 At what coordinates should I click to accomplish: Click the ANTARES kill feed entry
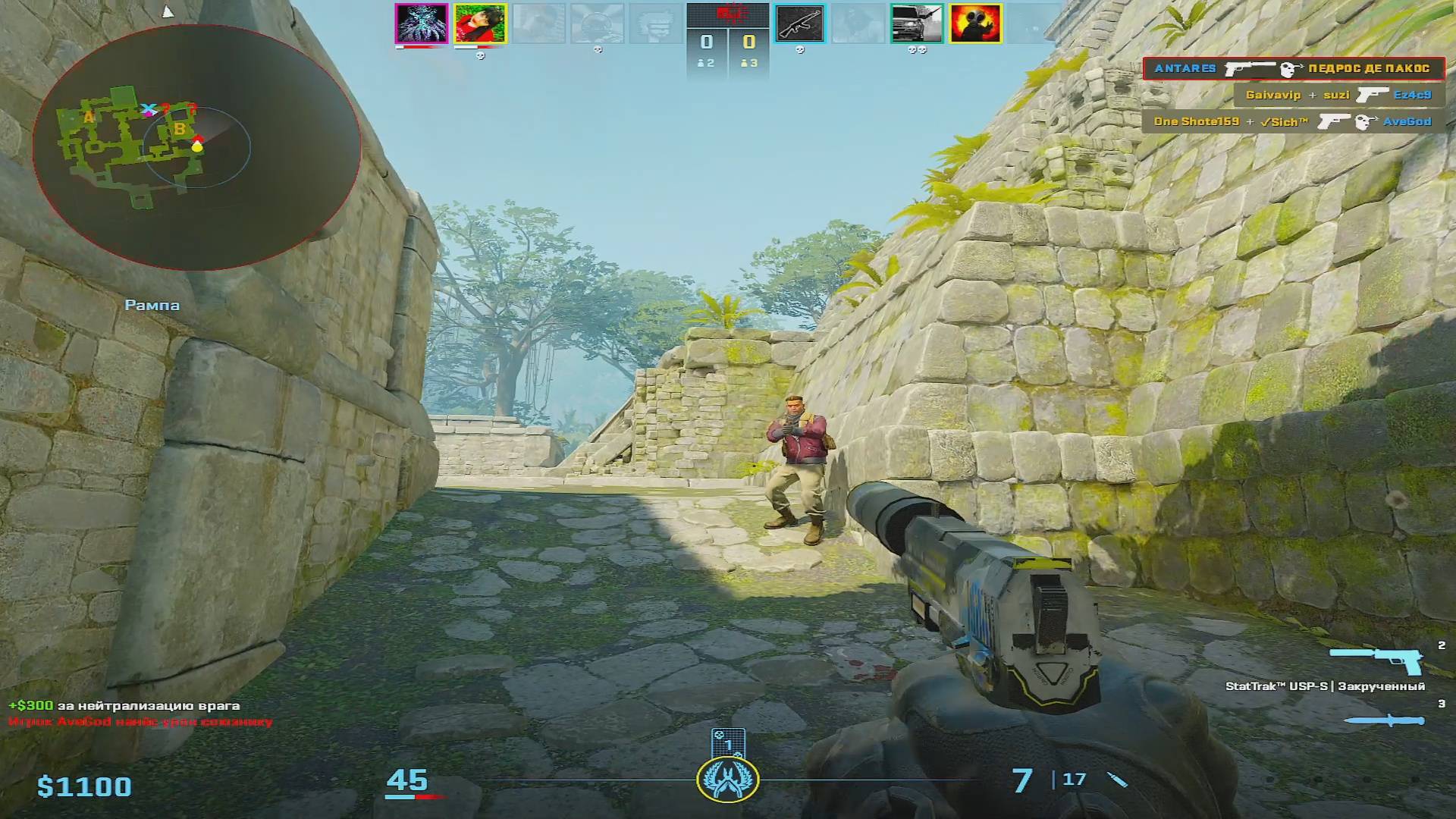coord(1293,68)
